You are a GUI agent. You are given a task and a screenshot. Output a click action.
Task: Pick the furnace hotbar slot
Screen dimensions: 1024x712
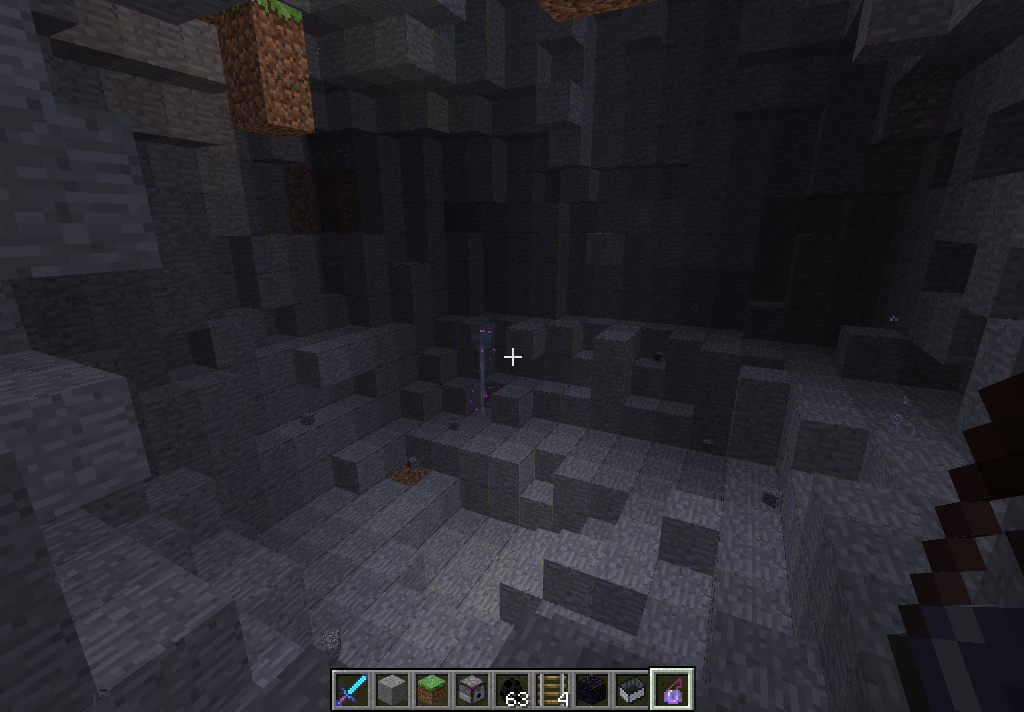point(472,690)
